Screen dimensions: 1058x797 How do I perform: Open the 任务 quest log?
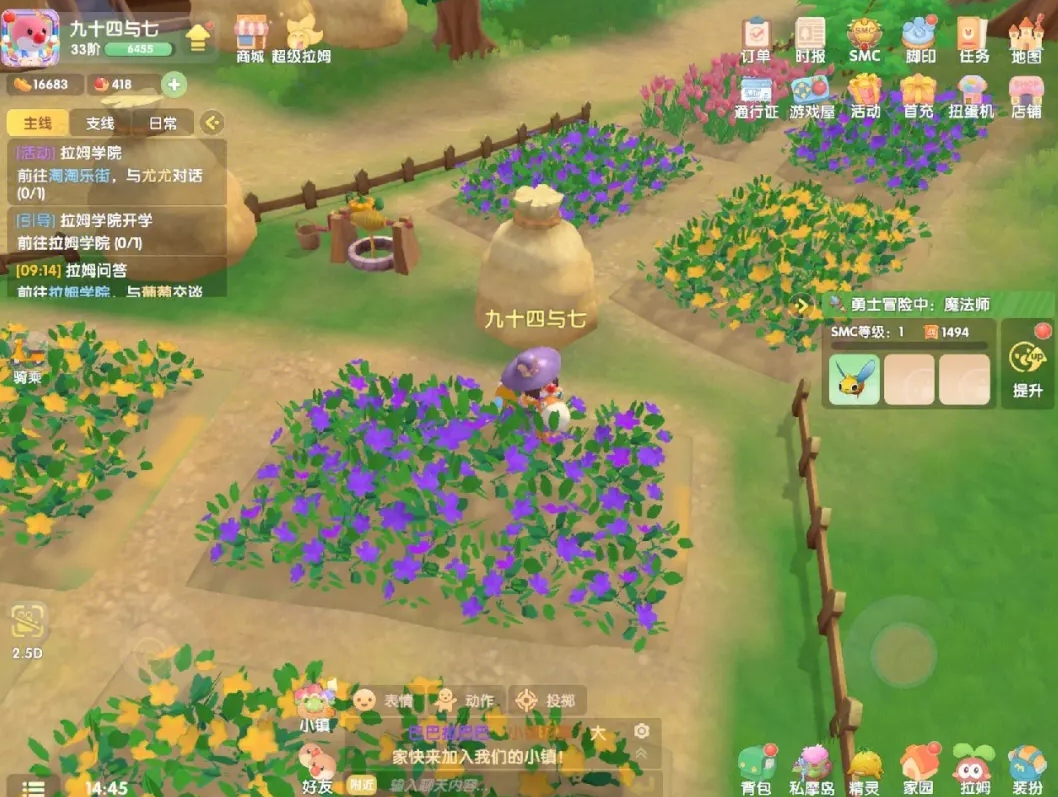tap(973, 39)
